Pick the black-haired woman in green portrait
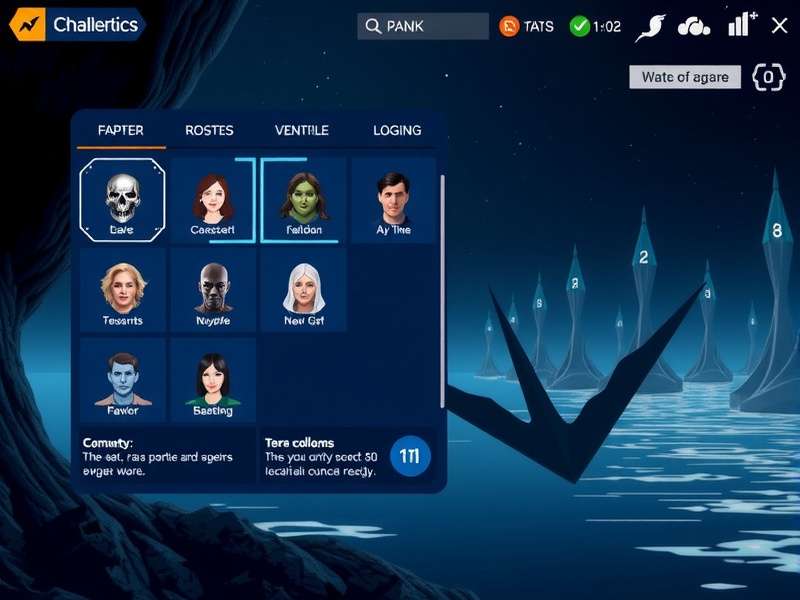800x600 pixels. (x=212, y=380)
